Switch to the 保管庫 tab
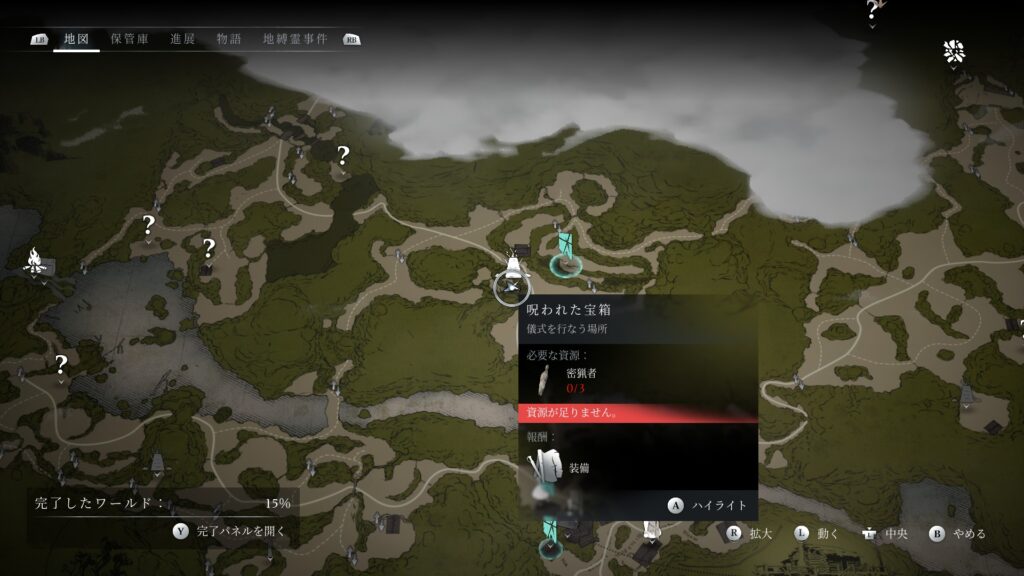Screen dimensions: 1024x576 [130, 39]
